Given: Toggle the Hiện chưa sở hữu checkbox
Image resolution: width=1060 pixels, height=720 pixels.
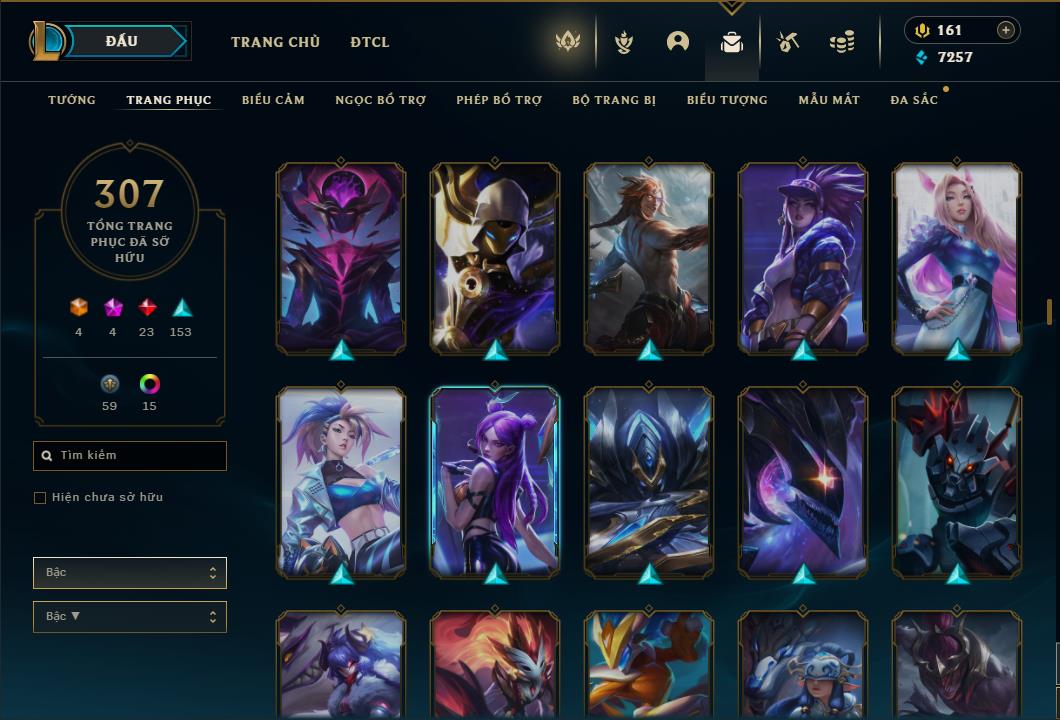Looking at the screenshot, I should pyautogui.click(x=40, y=497).
